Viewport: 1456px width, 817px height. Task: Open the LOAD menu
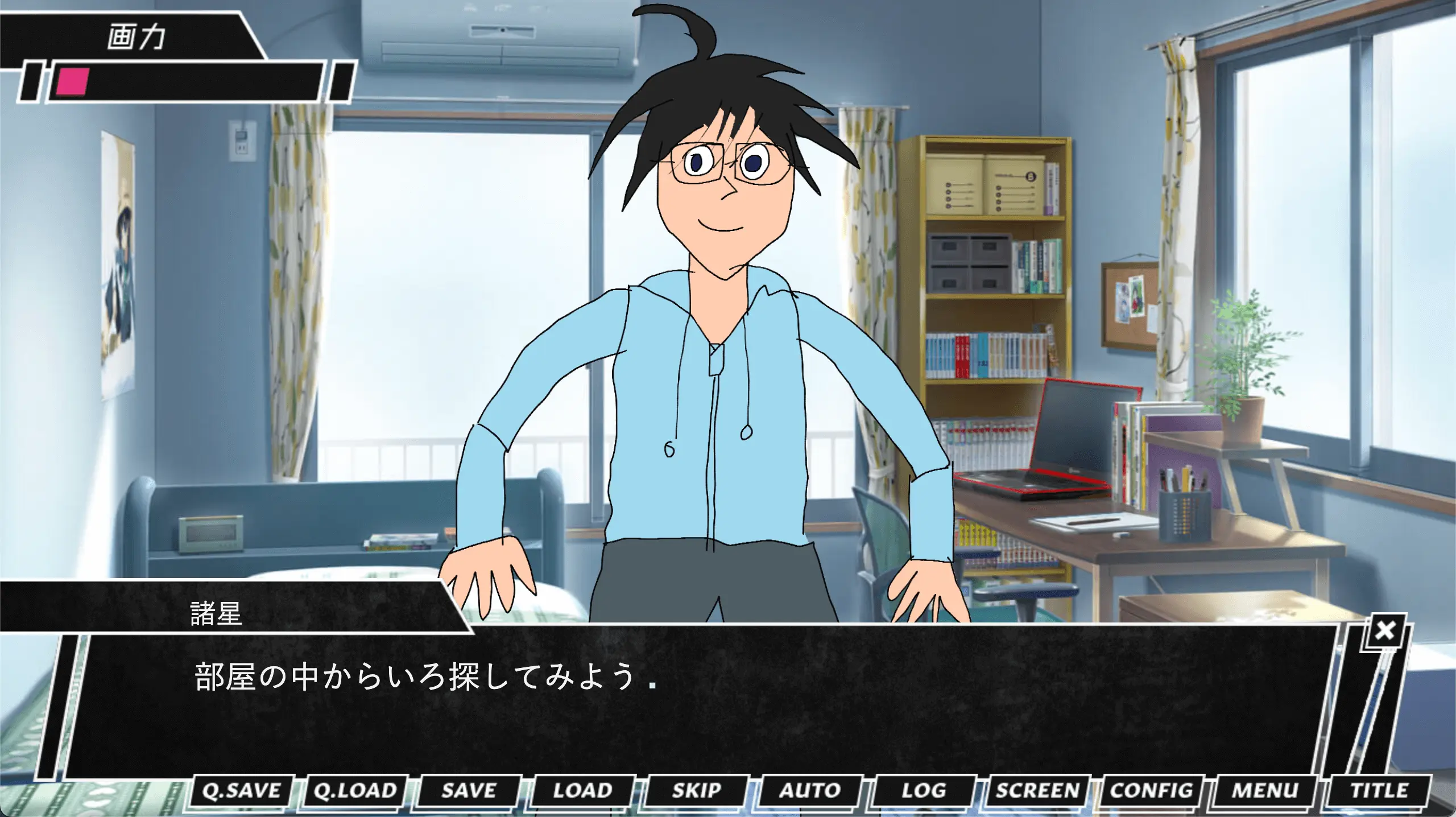pos(582,791)
